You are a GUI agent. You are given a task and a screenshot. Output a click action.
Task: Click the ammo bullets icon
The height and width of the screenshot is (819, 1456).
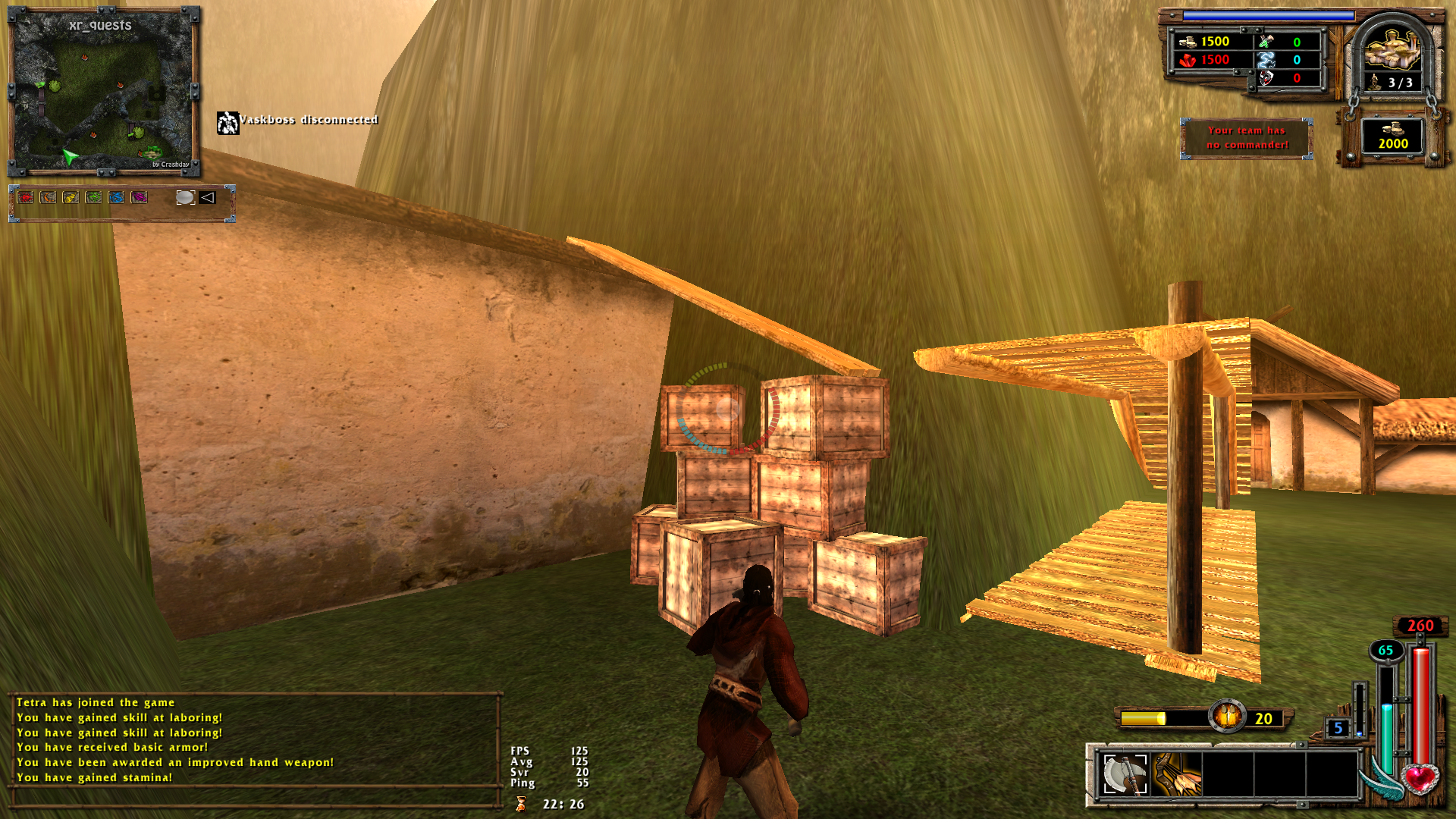click(1227, 717)
